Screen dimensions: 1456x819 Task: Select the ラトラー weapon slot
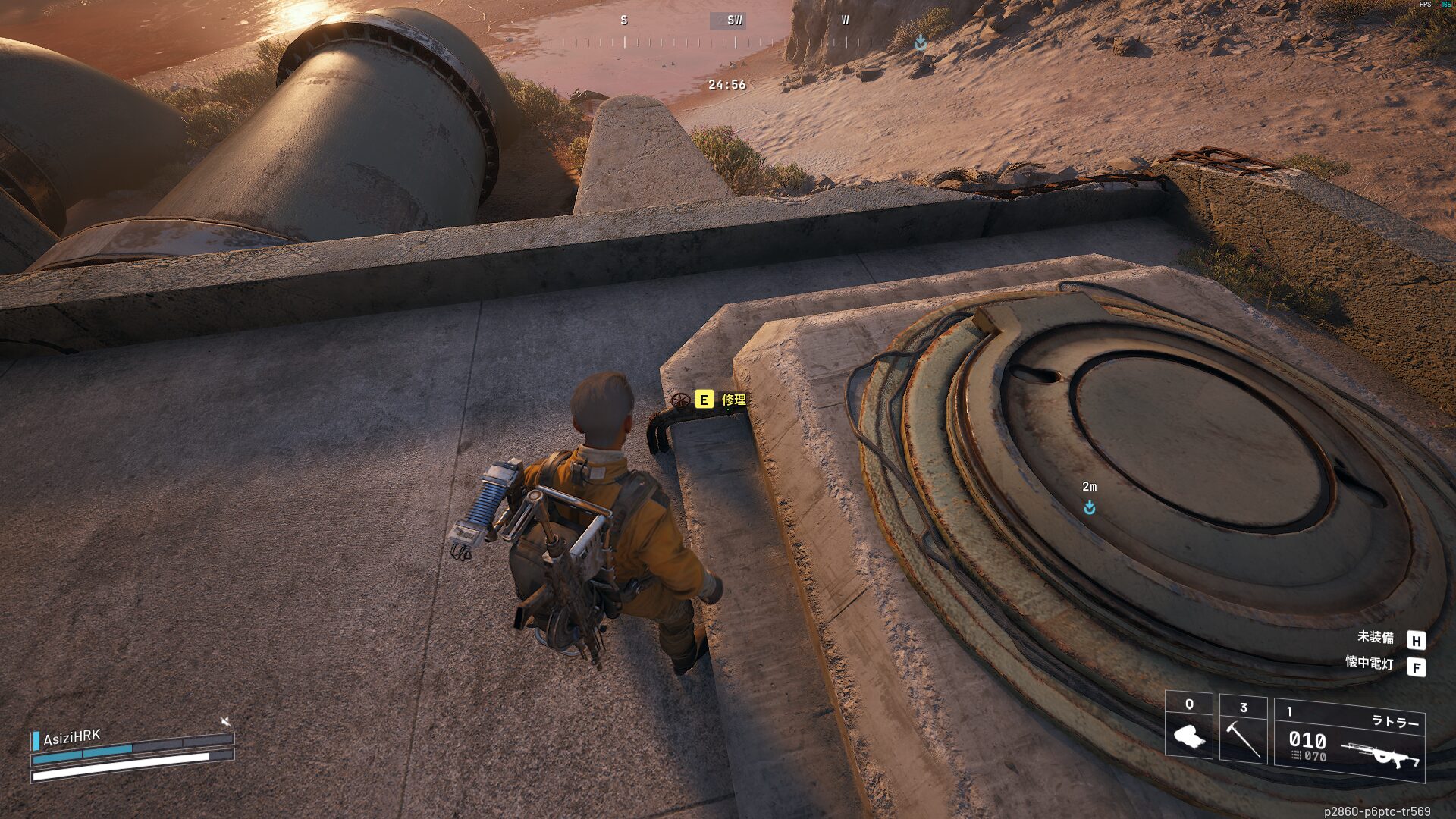(1349, 740)
